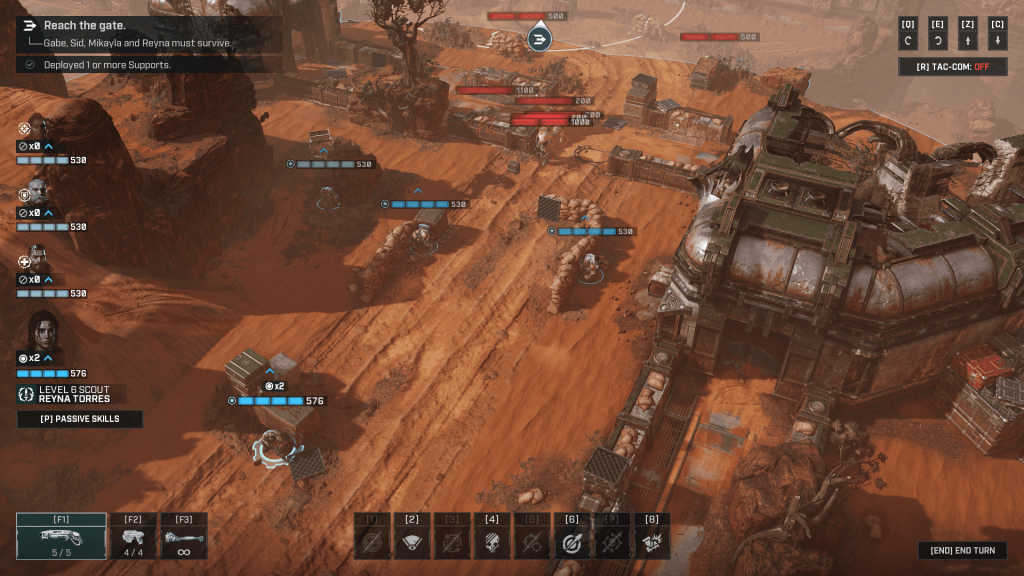Viewport: 1024px width, 576px height.
Task: Rotate camera counter-clockwise button
Action: coord(908,41)
